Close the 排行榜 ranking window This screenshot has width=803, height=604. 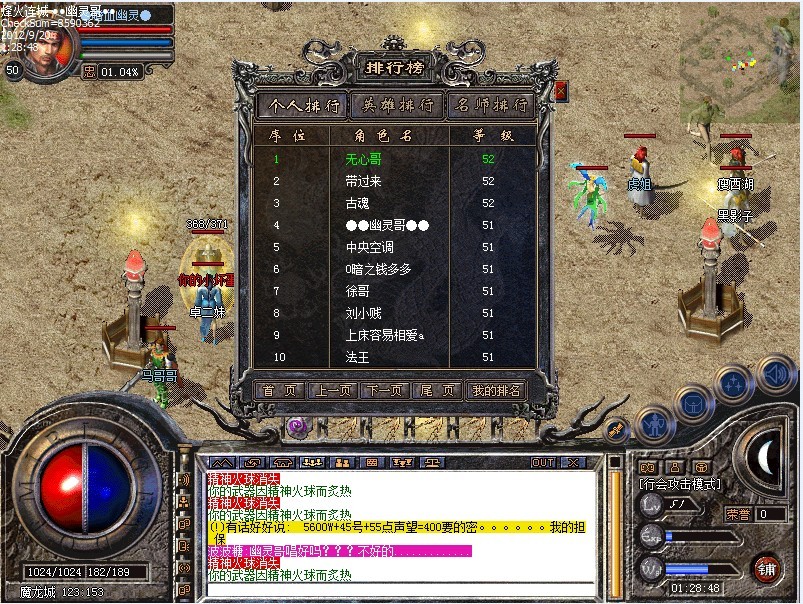[560, 91]
